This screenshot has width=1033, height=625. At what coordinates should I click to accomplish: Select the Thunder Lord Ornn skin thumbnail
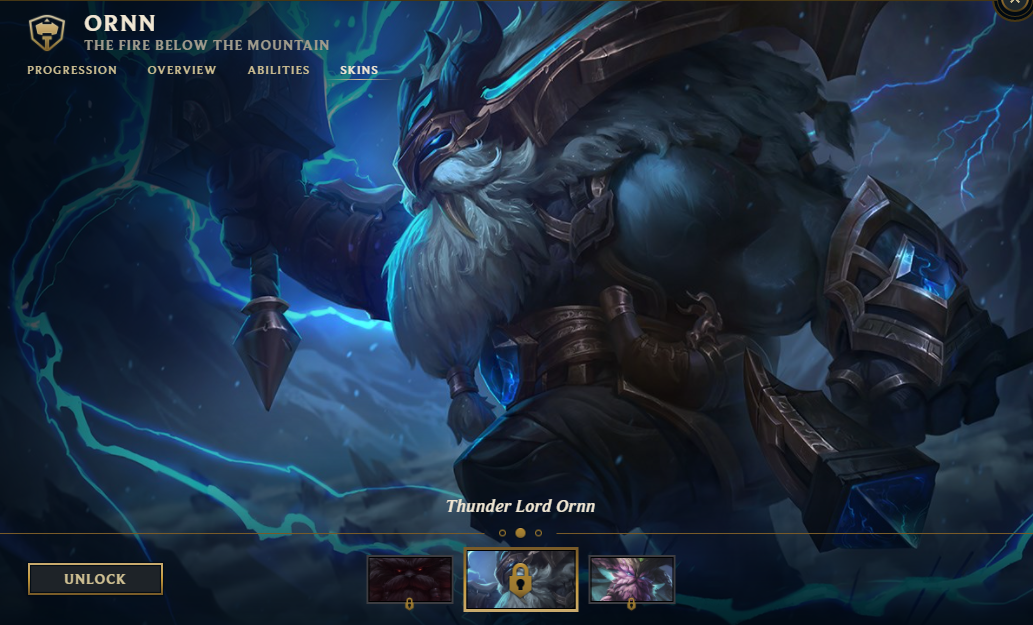pyautogui.click(x=521, y=579)
